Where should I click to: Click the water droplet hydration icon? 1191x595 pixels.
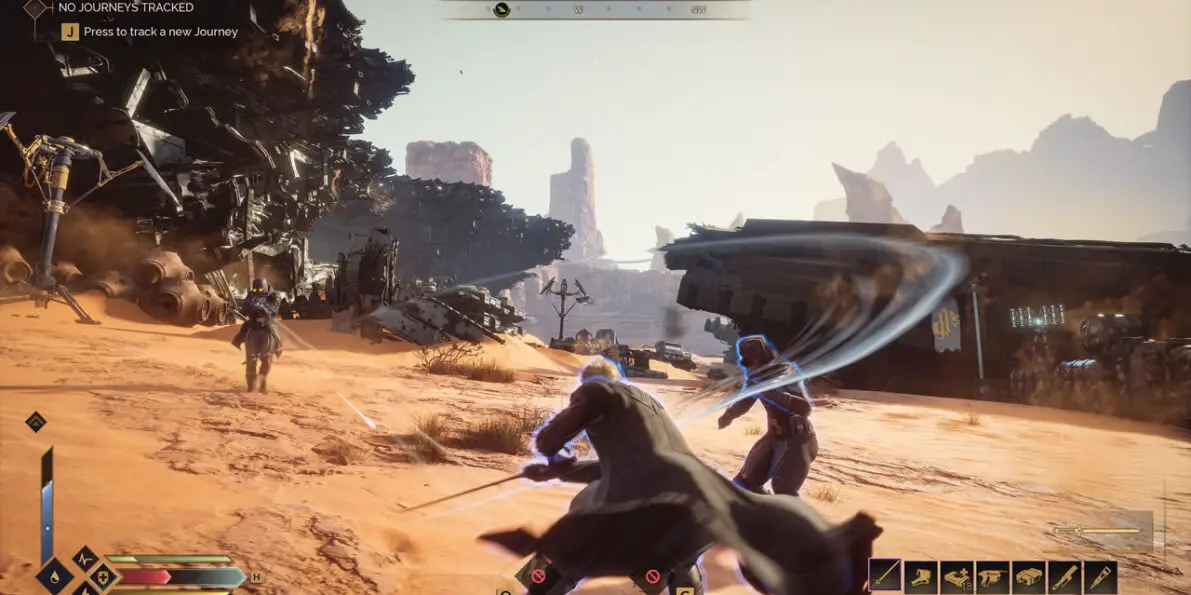tap(54, 577)
